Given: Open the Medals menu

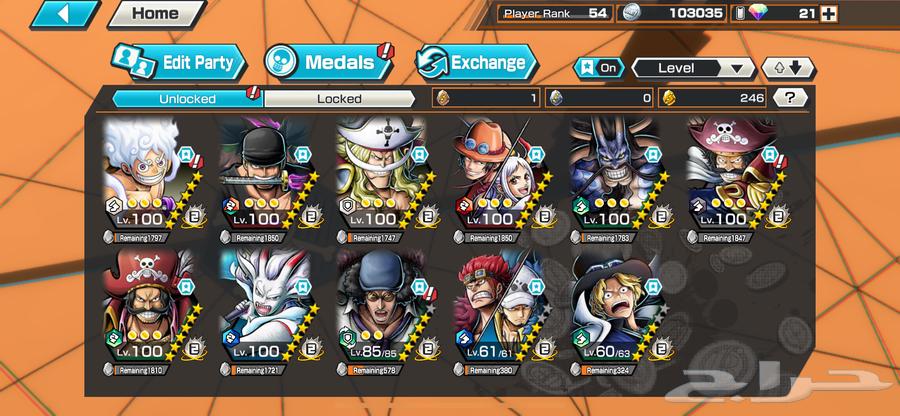Looking at the screenshot, I should (x=328, y=62).
